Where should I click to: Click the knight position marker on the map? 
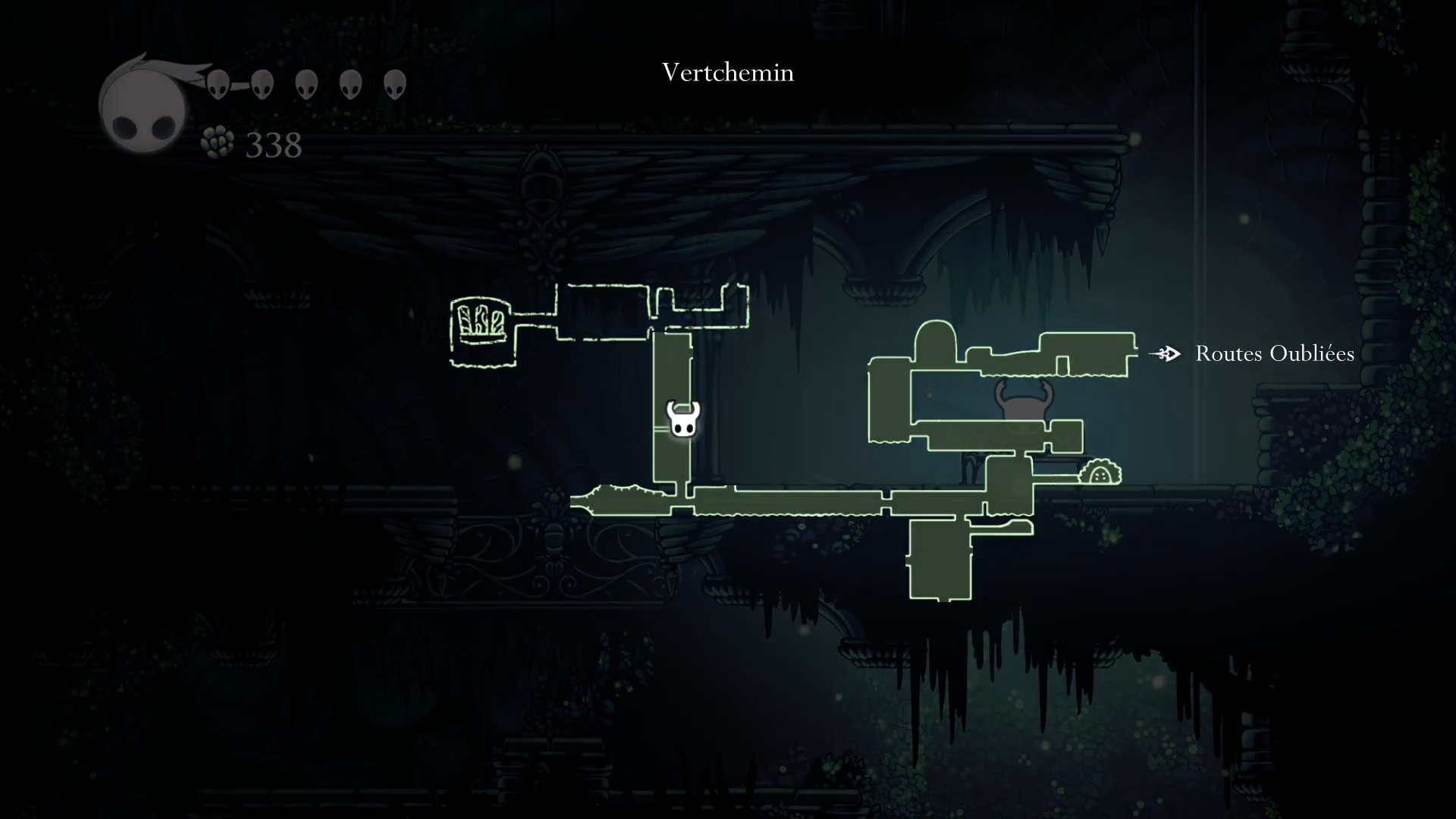pos(682,419)
